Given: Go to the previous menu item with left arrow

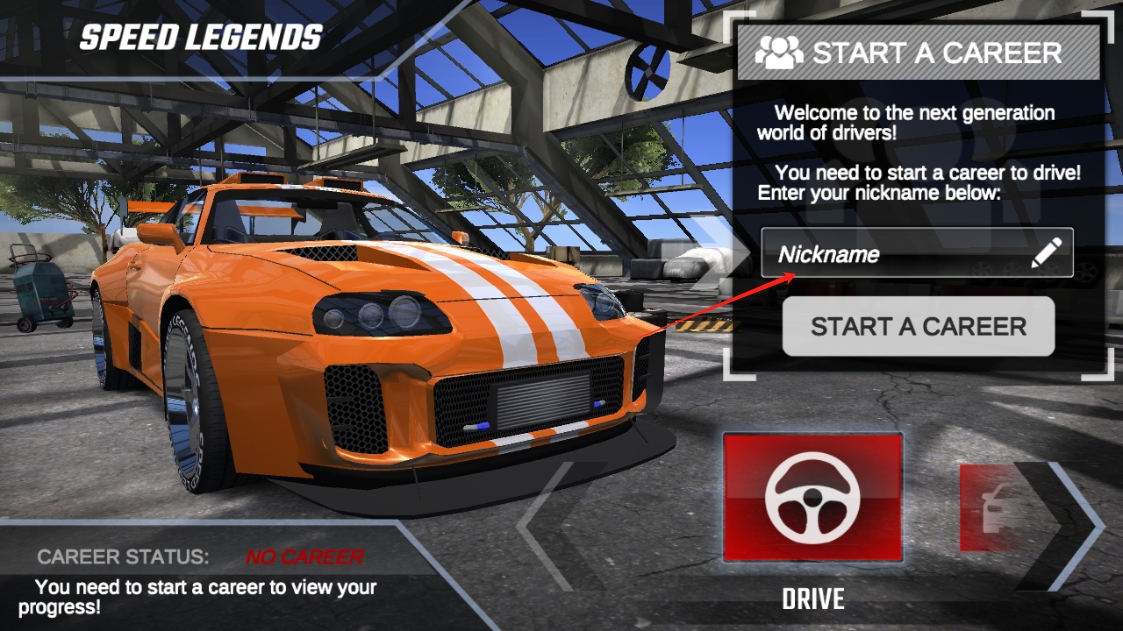Looking at the screenshot, I should [548, 523].
